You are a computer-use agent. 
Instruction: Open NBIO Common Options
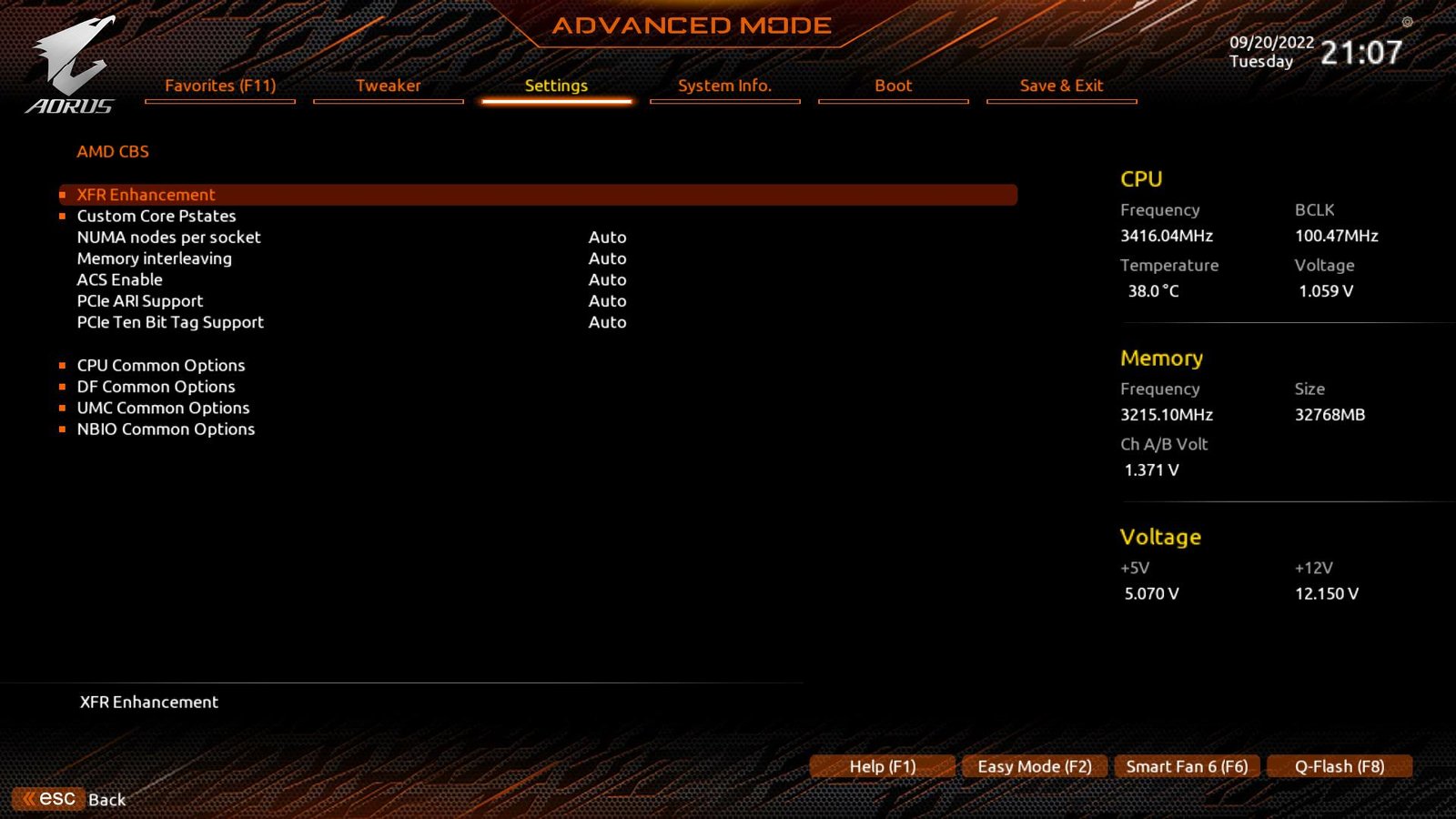tap(167, 429)
